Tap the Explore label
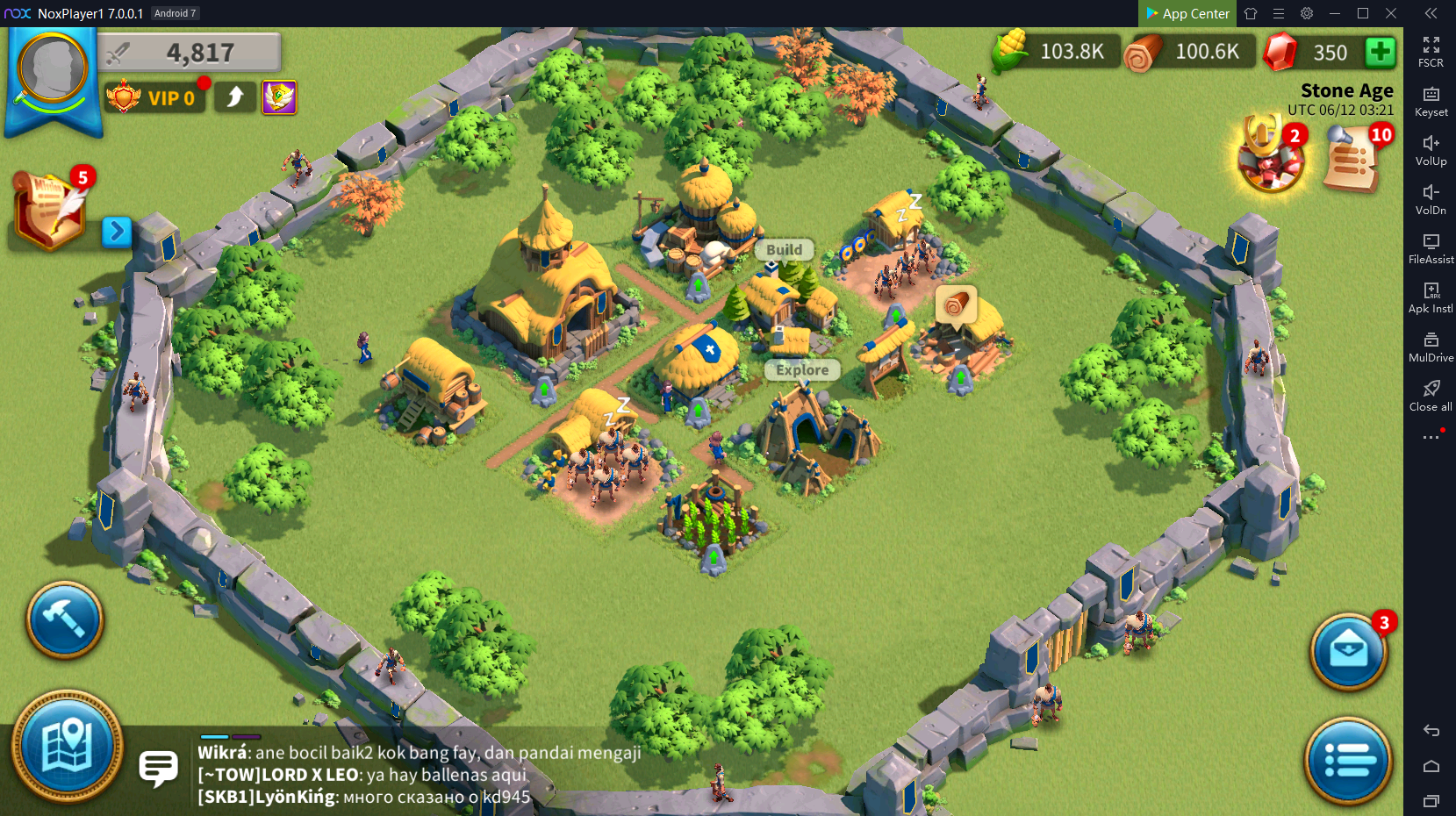Image resolution: width=1456 pixels, height=816 pixels. point(801,370)
